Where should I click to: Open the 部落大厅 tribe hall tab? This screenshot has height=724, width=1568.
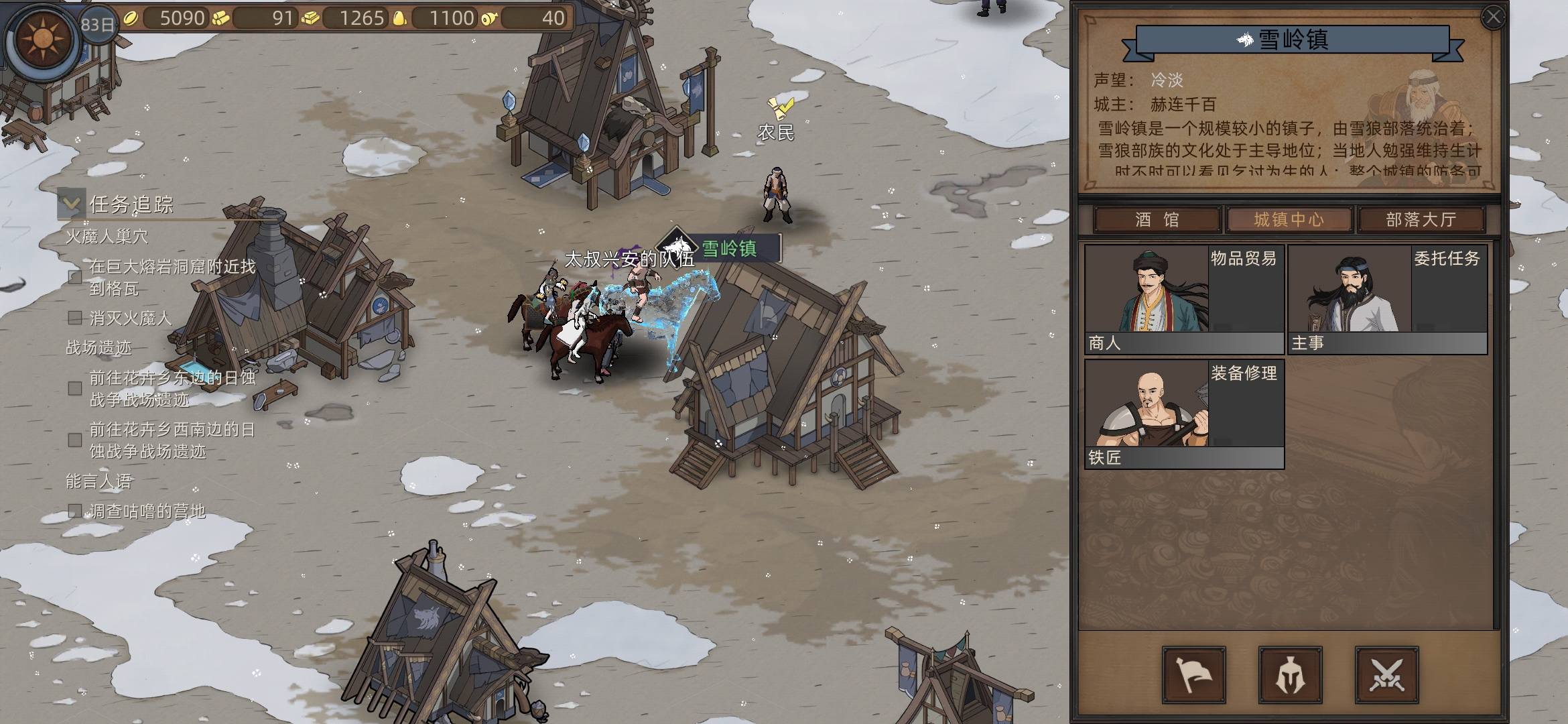pos(1421,220)
